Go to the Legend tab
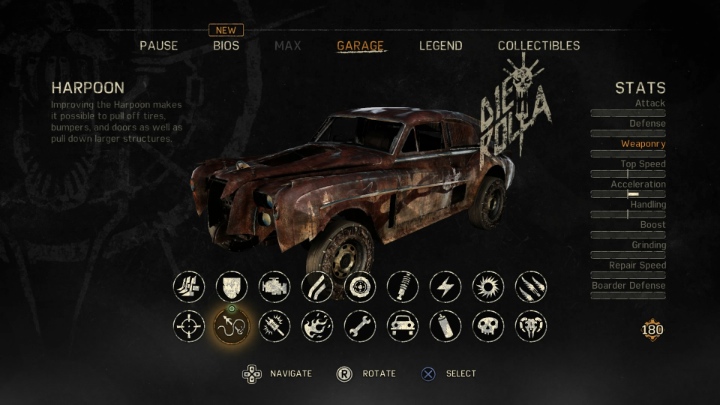 [x=440, y=46]
